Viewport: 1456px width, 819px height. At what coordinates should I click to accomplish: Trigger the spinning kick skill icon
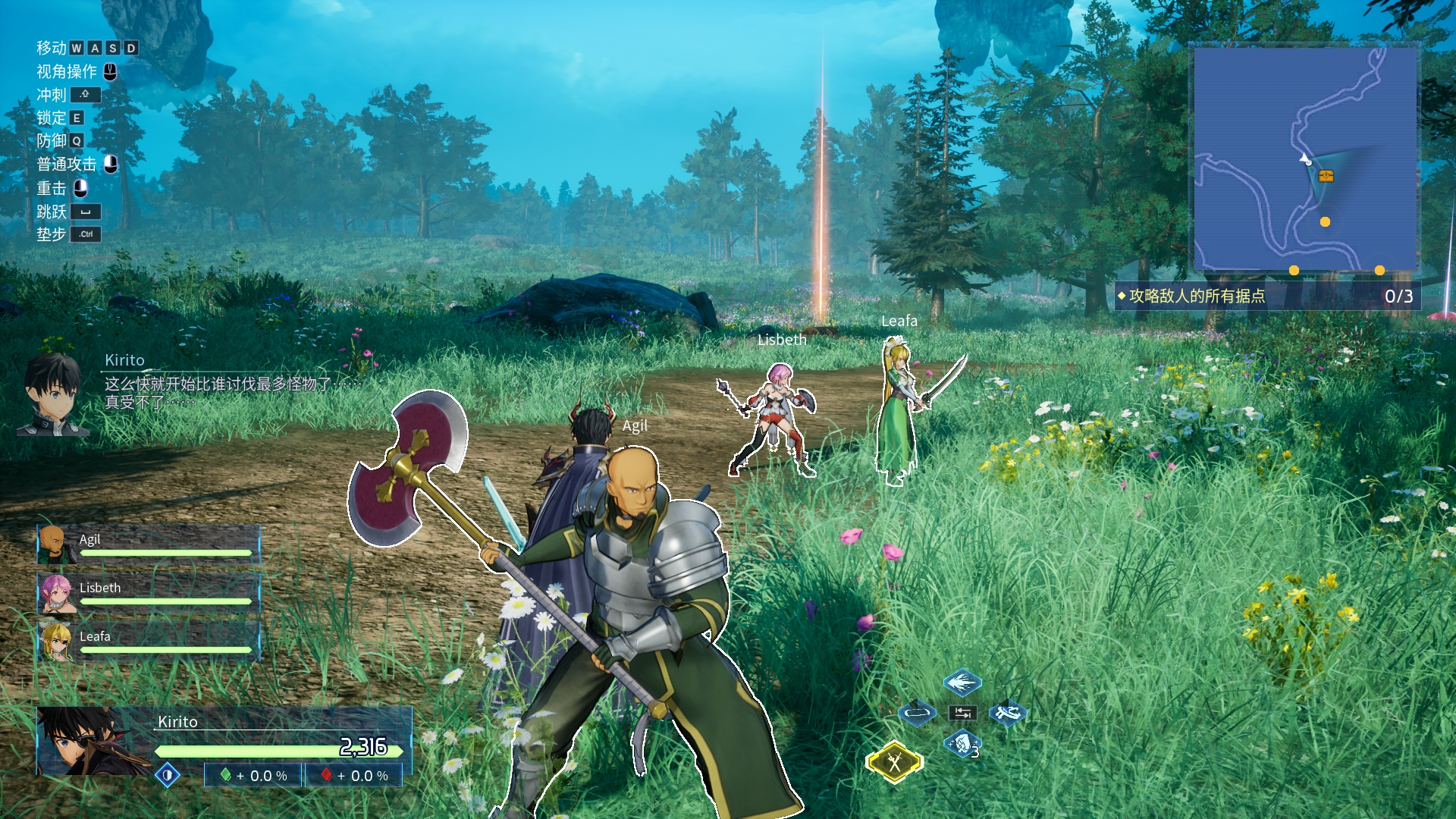coord(1008,713)
